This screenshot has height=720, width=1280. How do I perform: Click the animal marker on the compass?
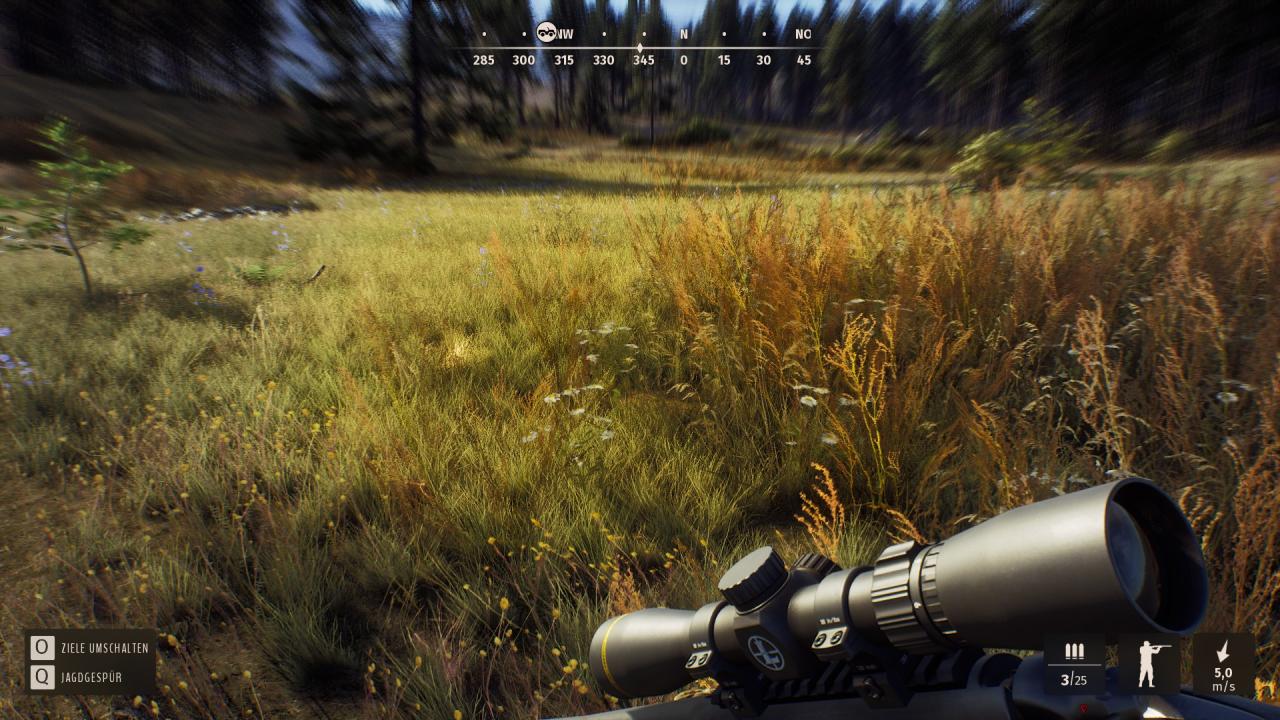(x=545, y=32)
